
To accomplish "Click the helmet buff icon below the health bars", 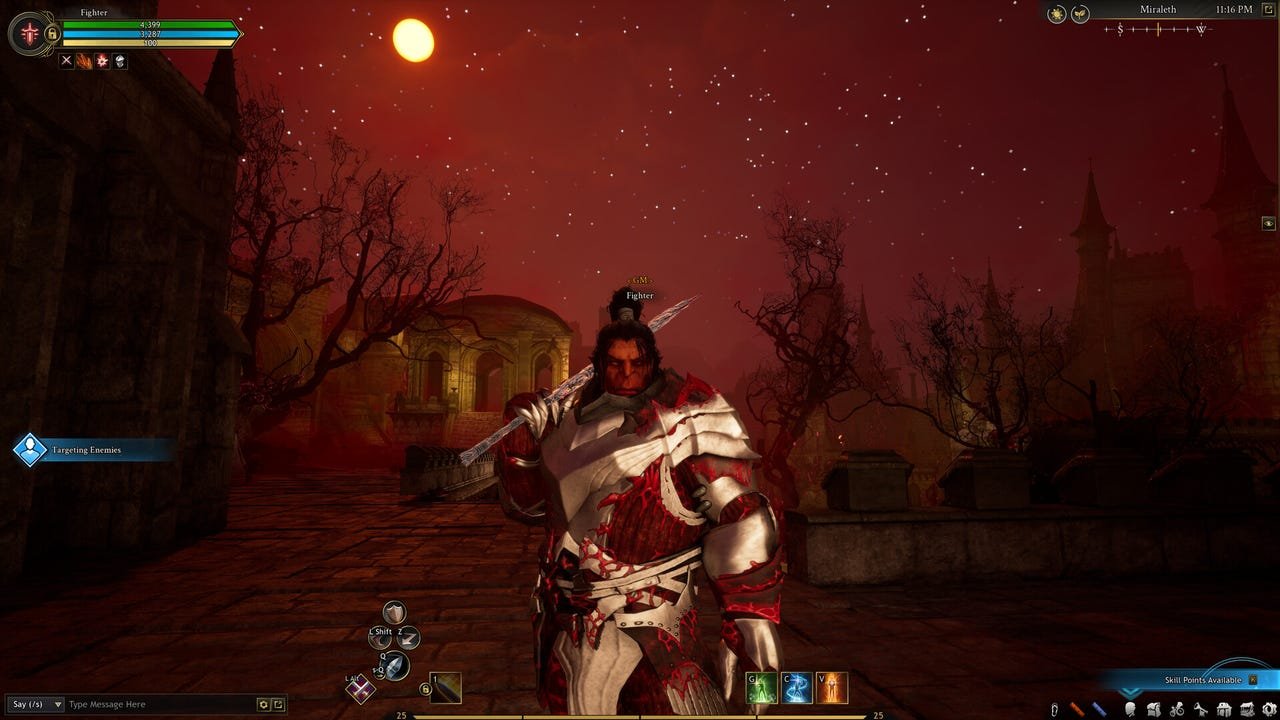I will [120, 62].
